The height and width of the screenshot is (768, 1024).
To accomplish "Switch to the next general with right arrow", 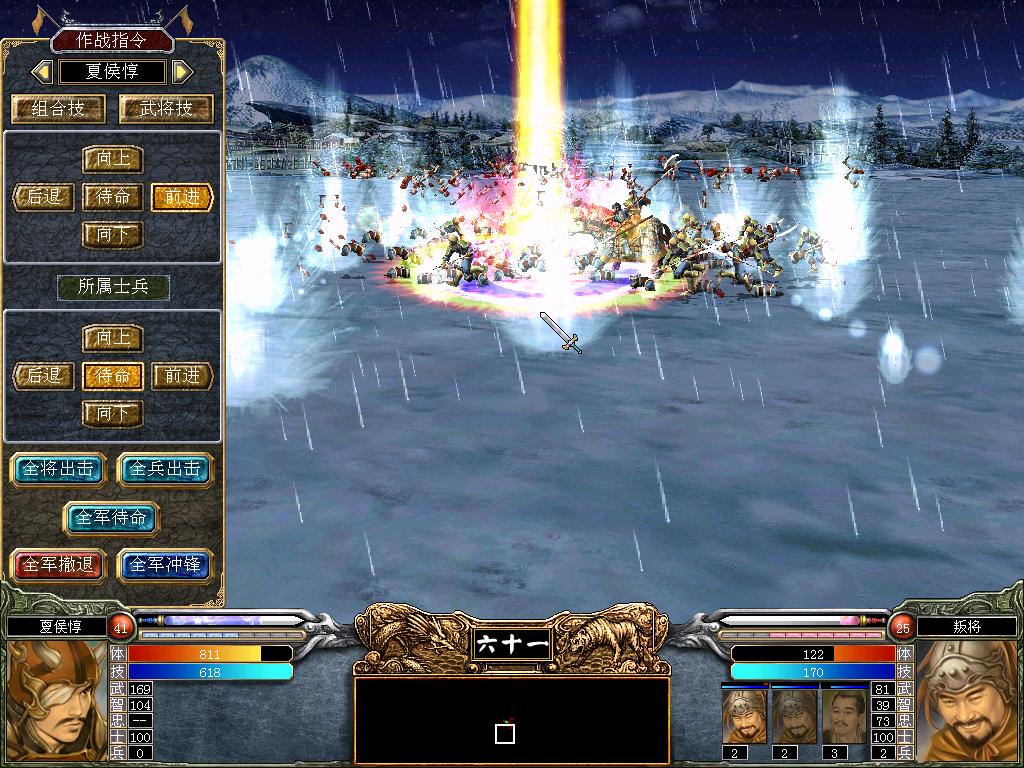I will [182, 72].
